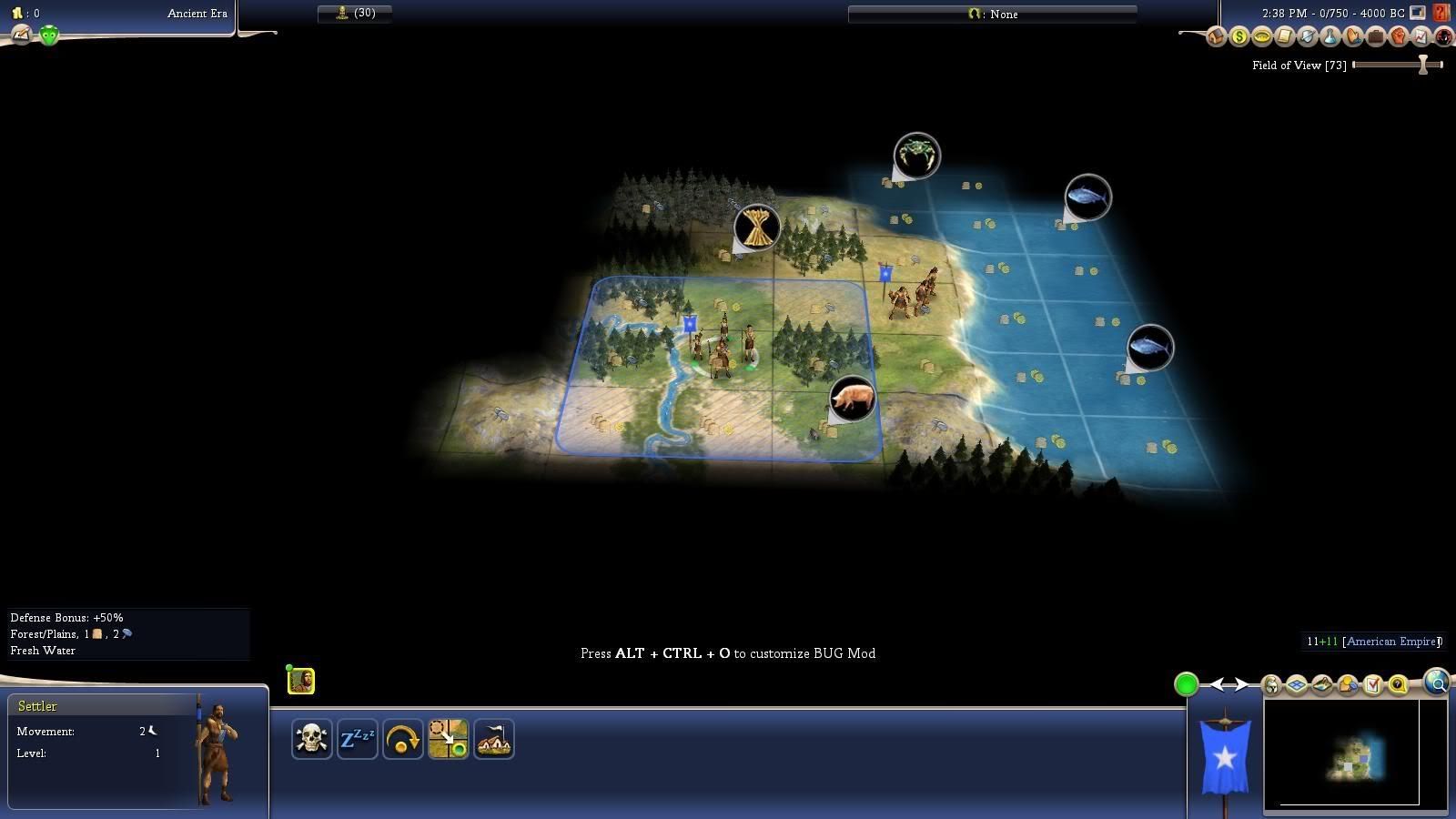Open the Religion Advisor praying hands icon
1456x819 pixels.
point(1352,37)
